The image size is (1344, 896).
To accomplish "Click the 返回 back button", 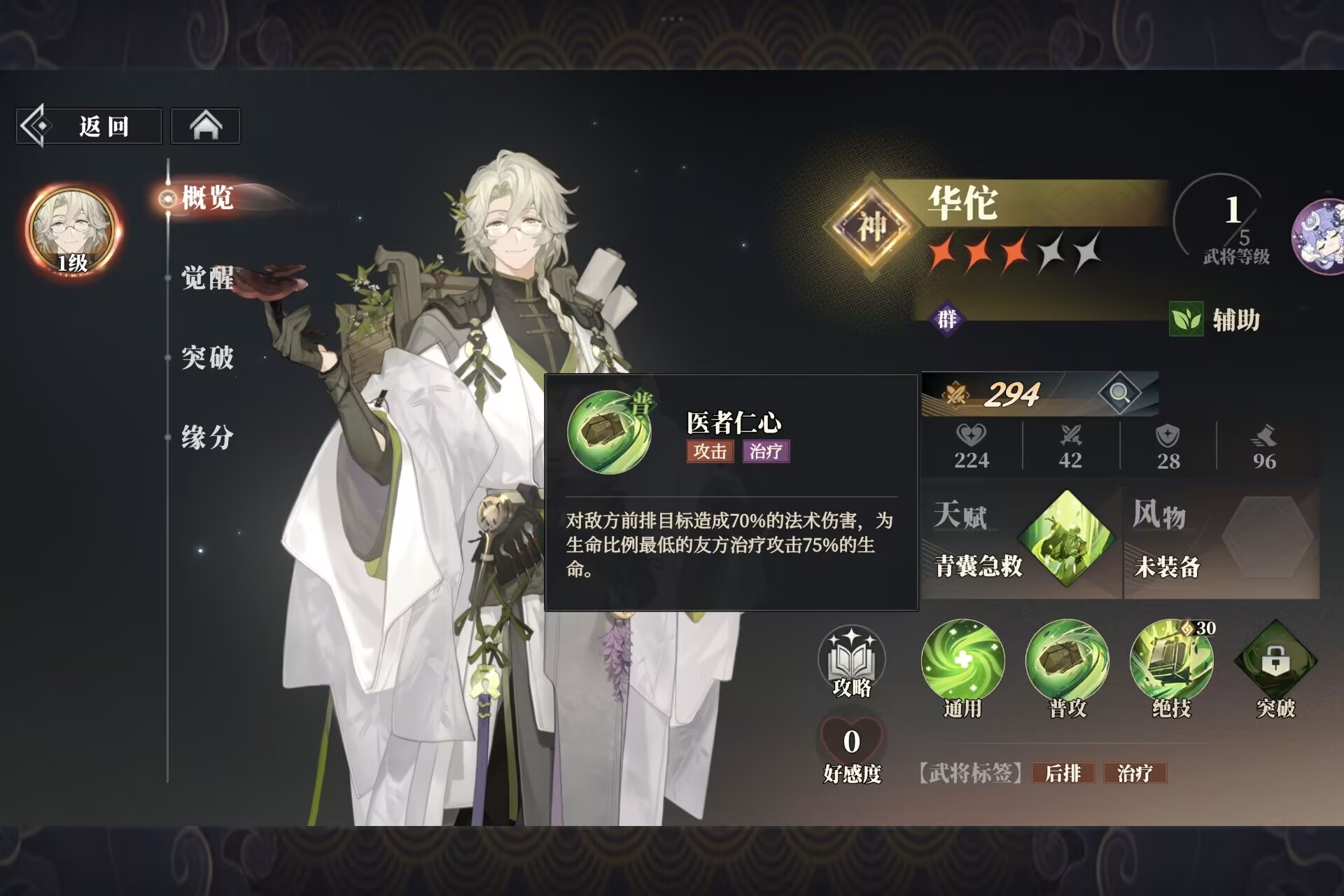I will 89,125.
